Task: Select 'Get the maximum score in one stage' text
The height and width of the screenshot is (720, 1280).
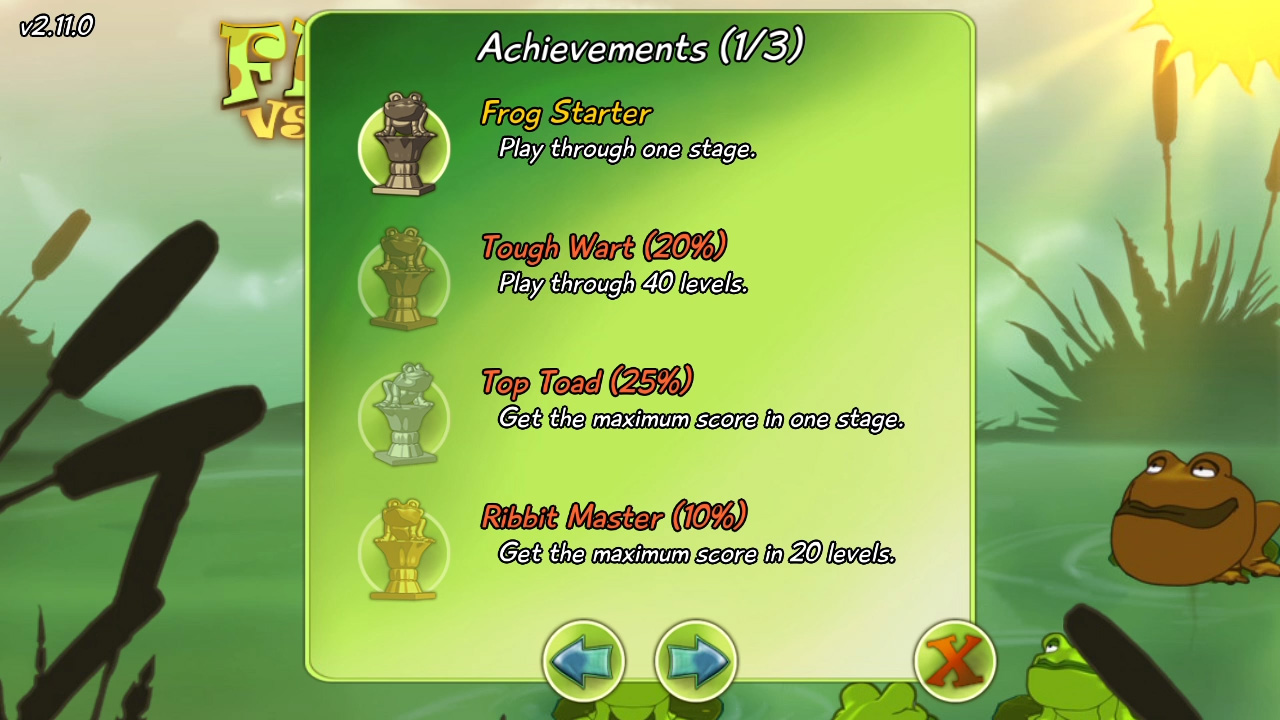Action: coord(700,419)
